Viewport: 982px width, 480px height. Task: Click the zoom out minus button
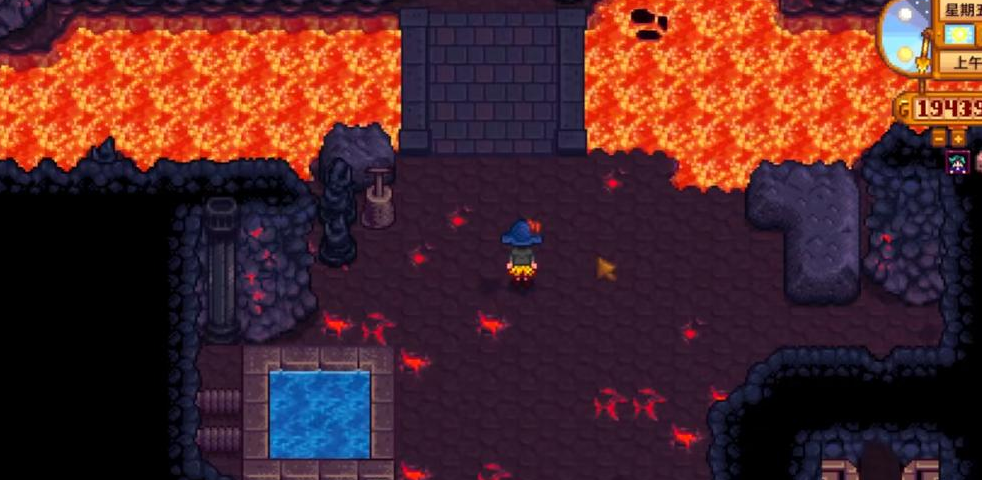[x=939, y=137]
